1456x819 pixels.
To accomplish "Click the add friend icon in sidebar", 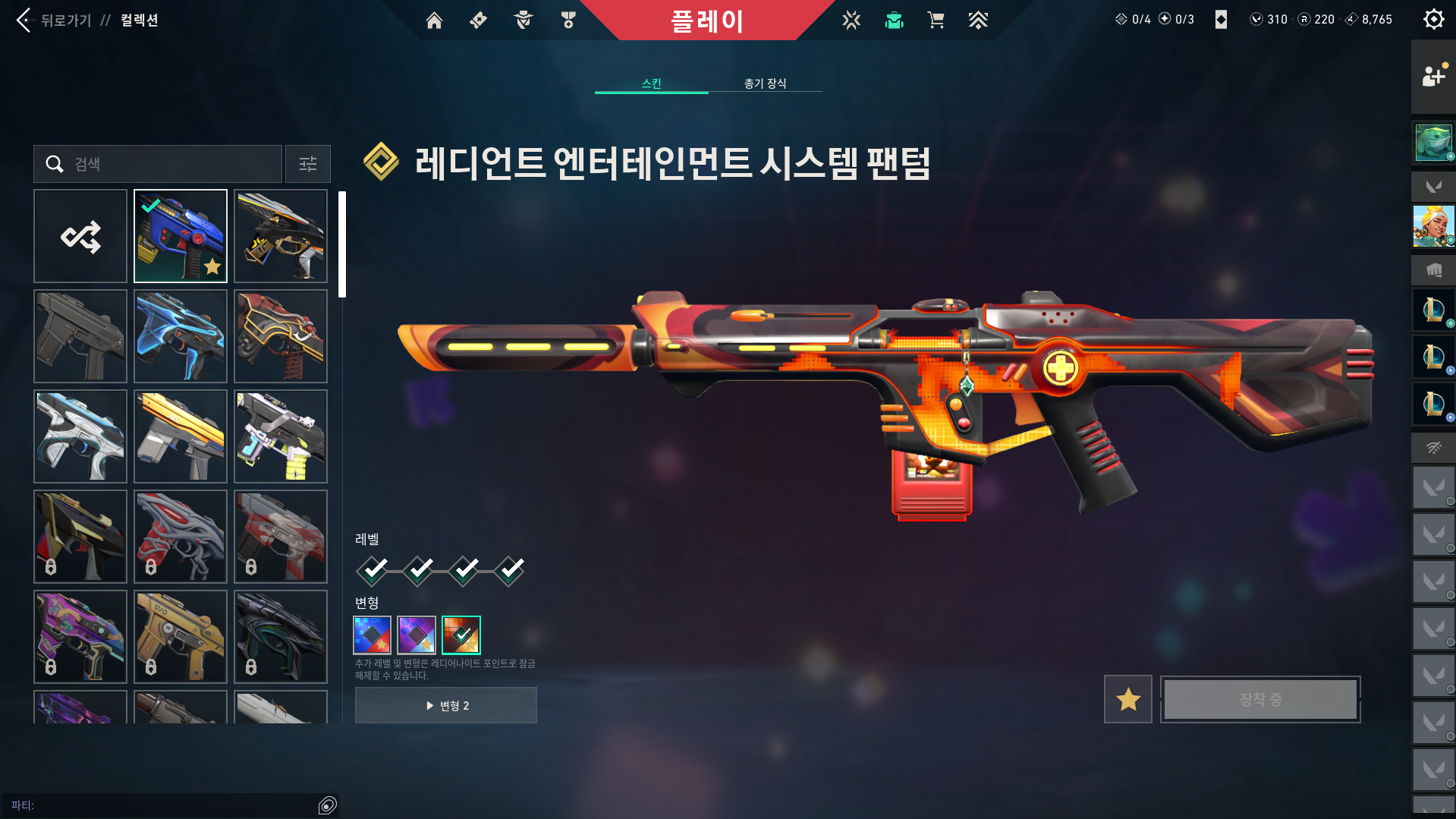I will pyautogui.click(x=1432, y=76).
